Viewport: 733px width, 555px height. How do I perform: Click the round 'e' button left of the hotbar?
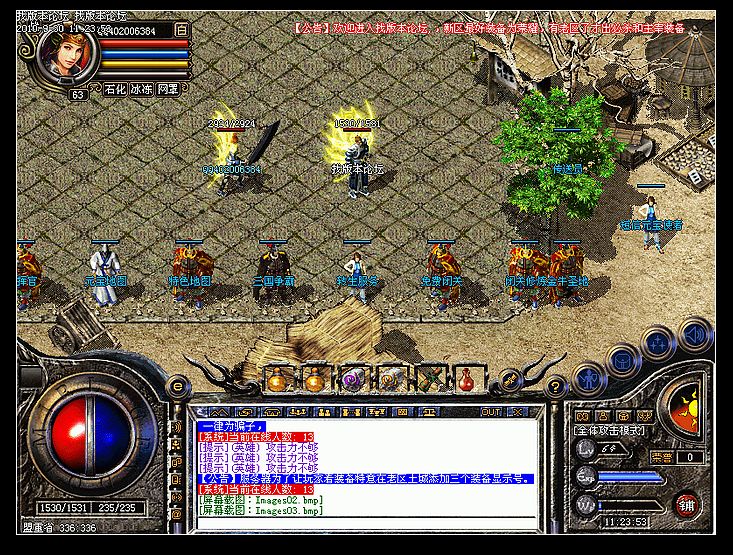pyautogui.click(x=178, y=386)
